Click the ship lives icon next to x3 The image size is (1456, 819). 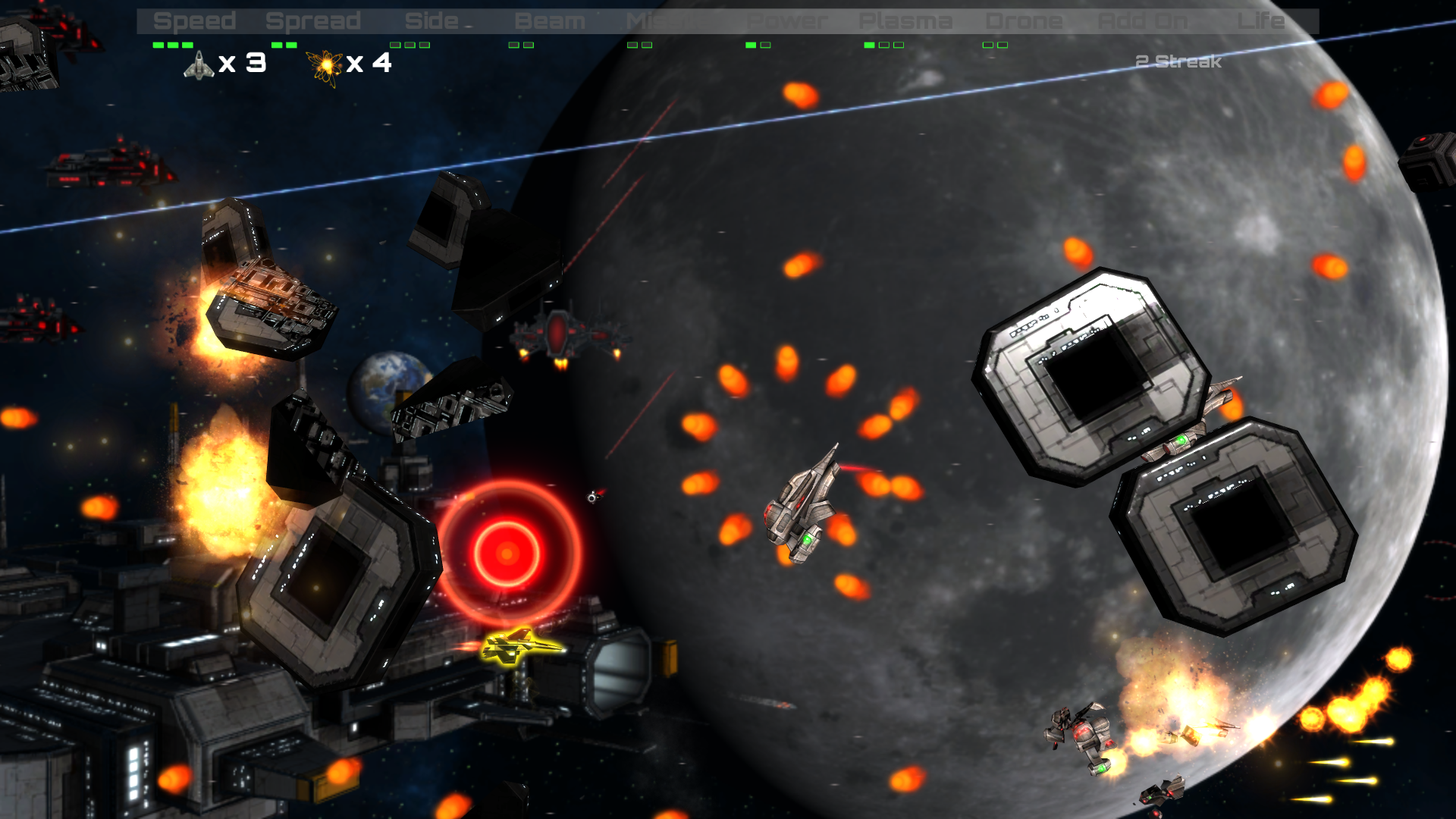199,65
